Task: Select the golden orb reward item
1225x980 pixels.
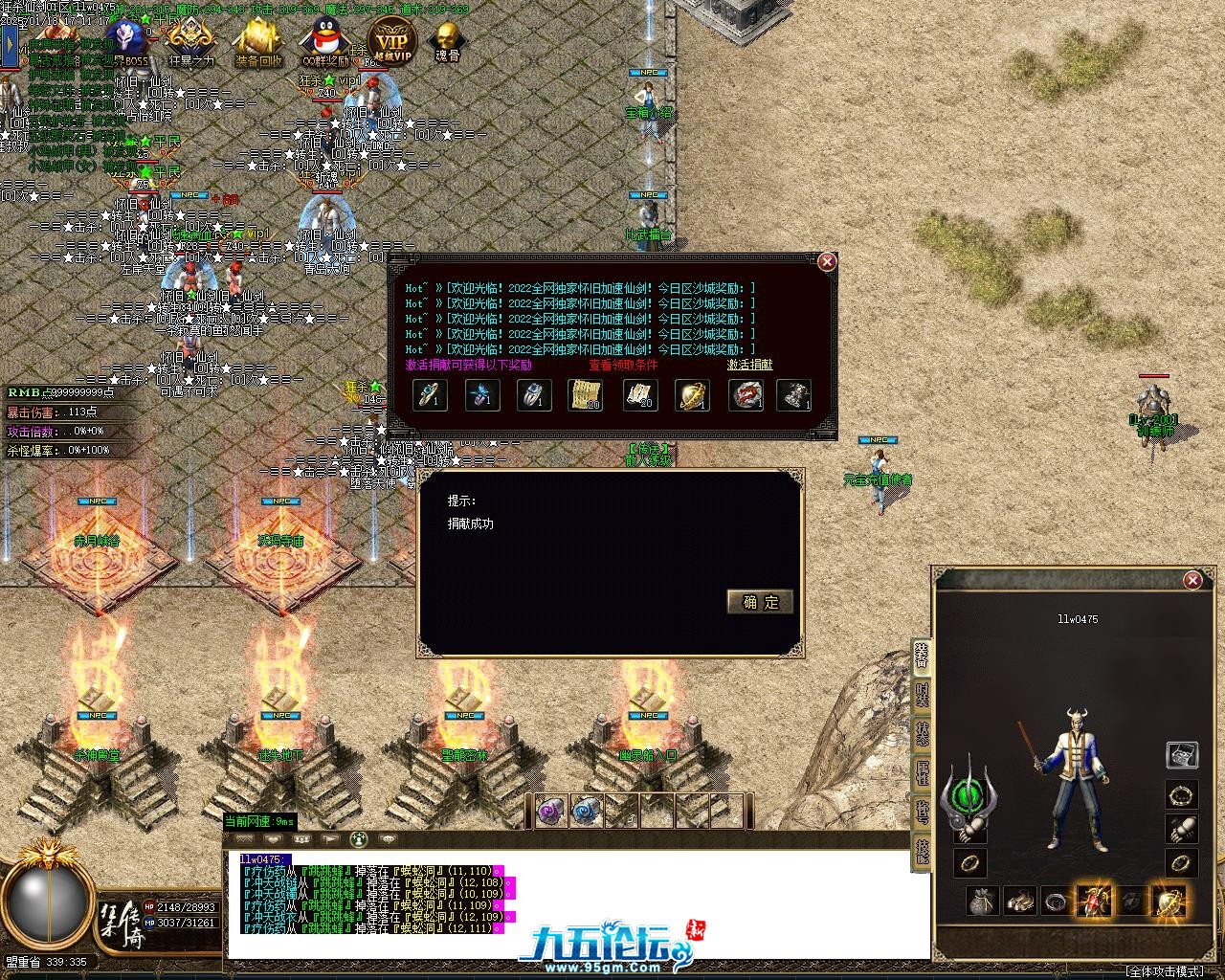Action: click(691, 395)
